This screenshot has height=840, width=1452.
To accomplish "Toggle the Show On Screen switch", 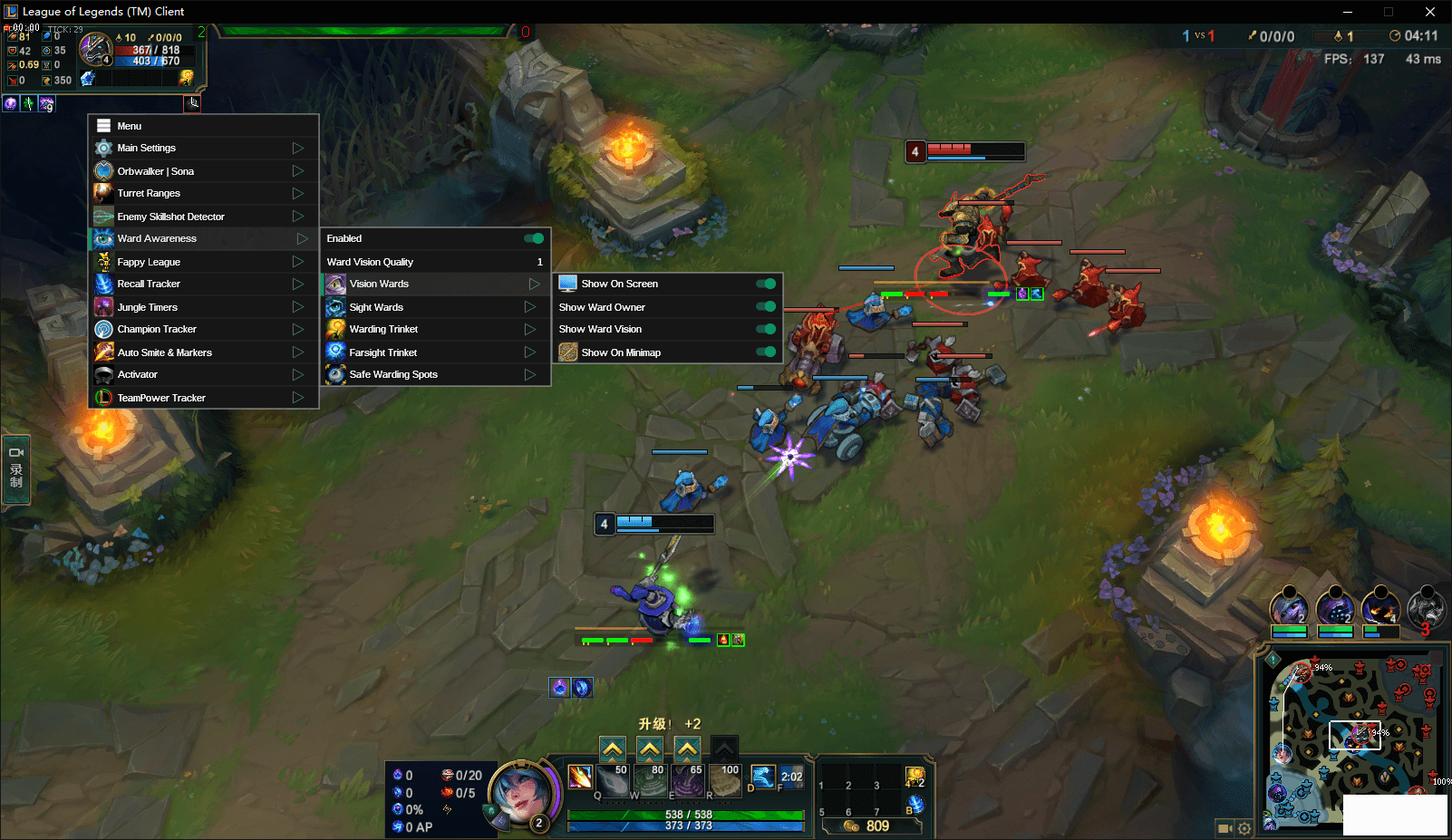I will point(766,284).
